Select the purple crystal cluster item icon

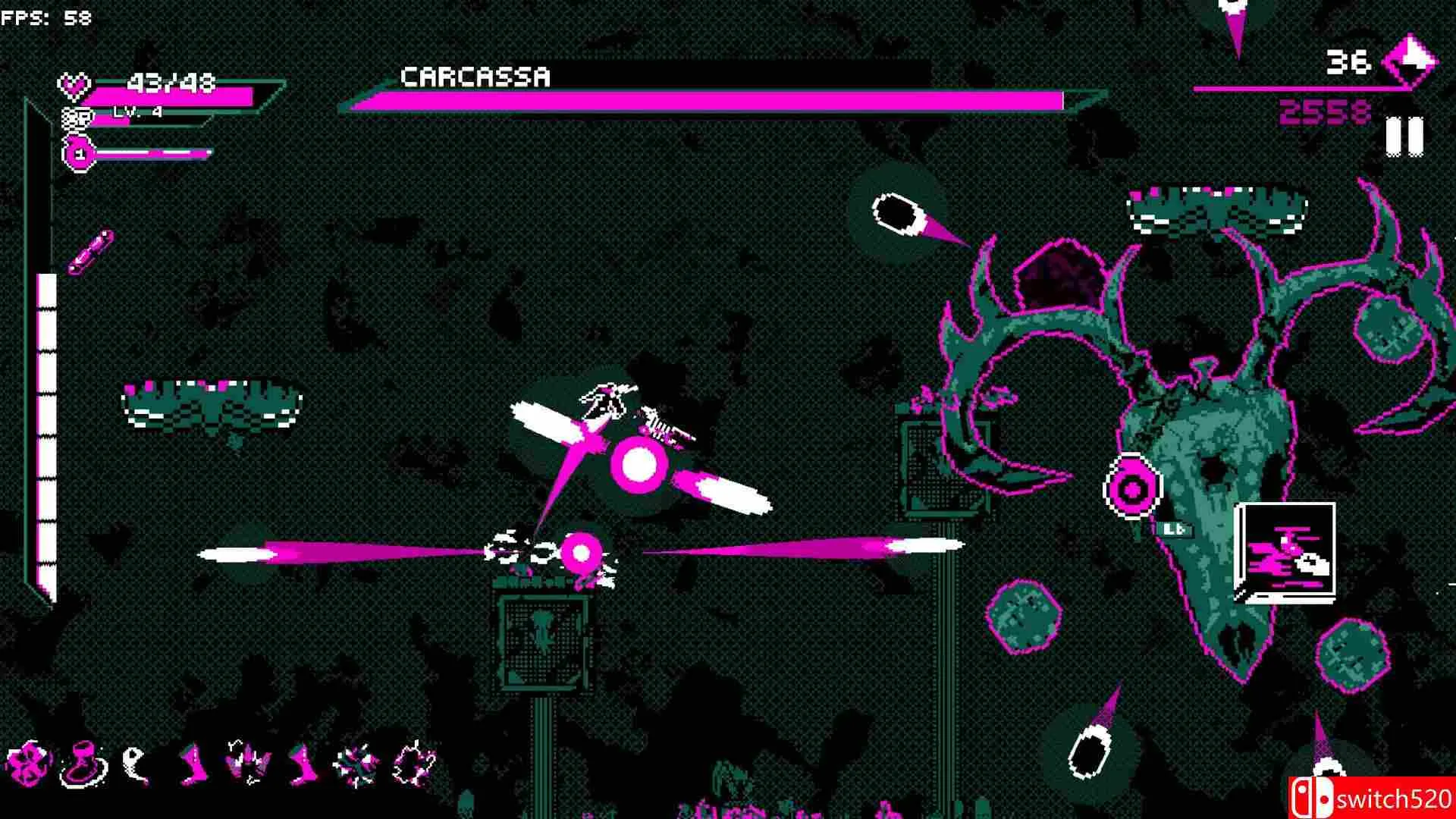(249, 762)
